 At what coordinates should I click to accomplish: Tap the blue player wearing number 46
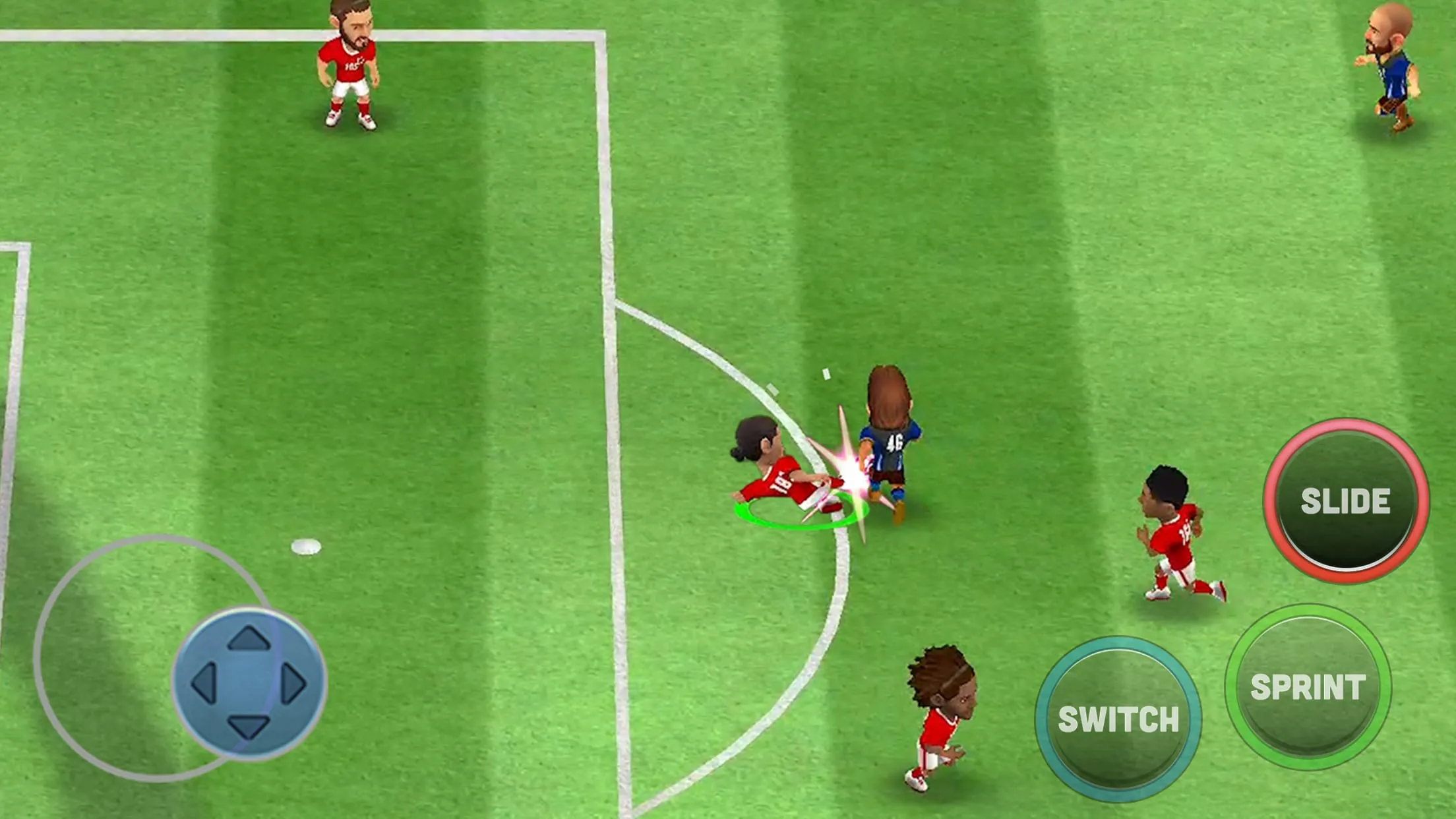[890, 435]
